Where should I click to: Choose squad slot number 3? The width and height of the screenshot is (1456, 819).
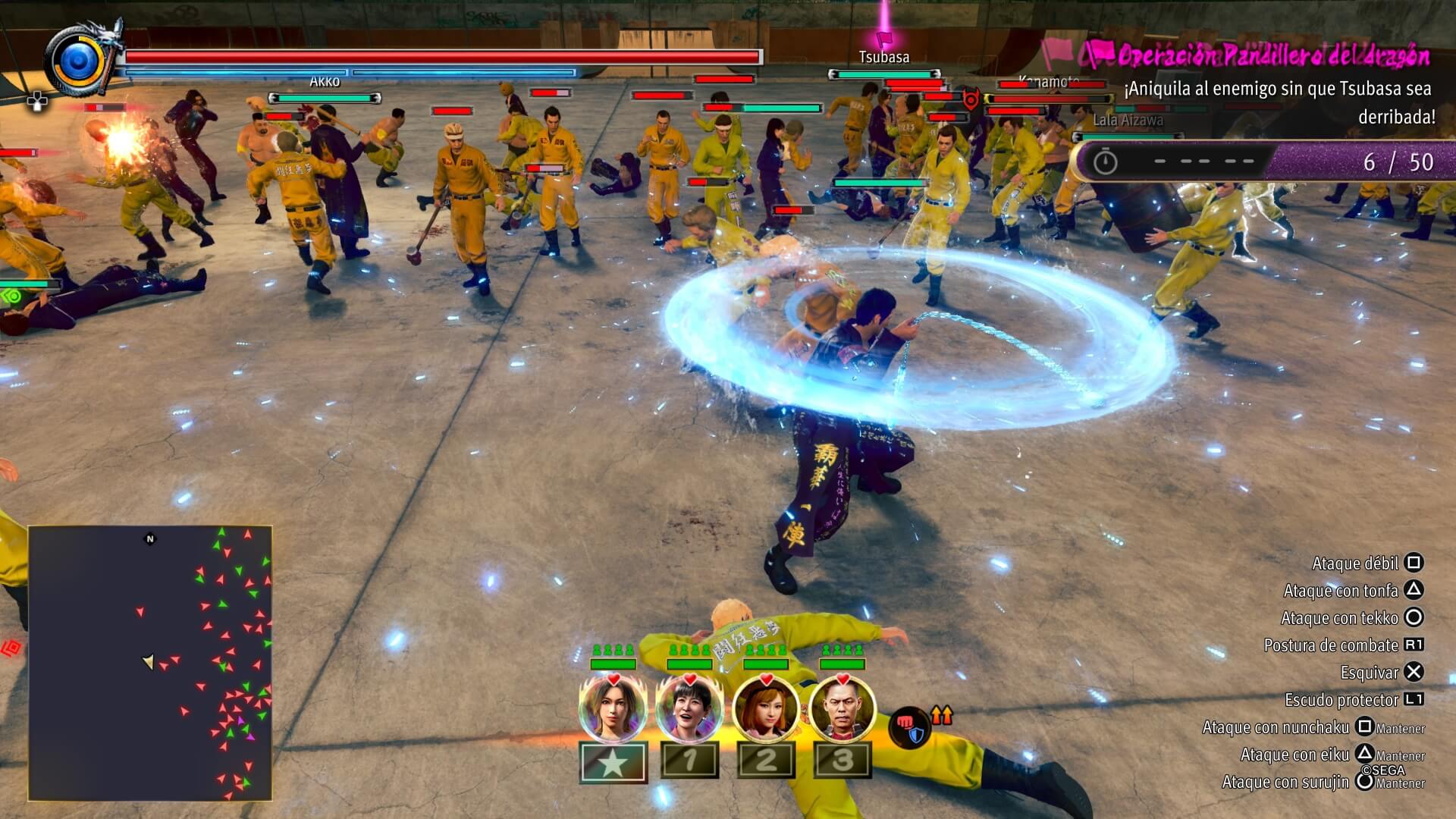pos(843,761)
